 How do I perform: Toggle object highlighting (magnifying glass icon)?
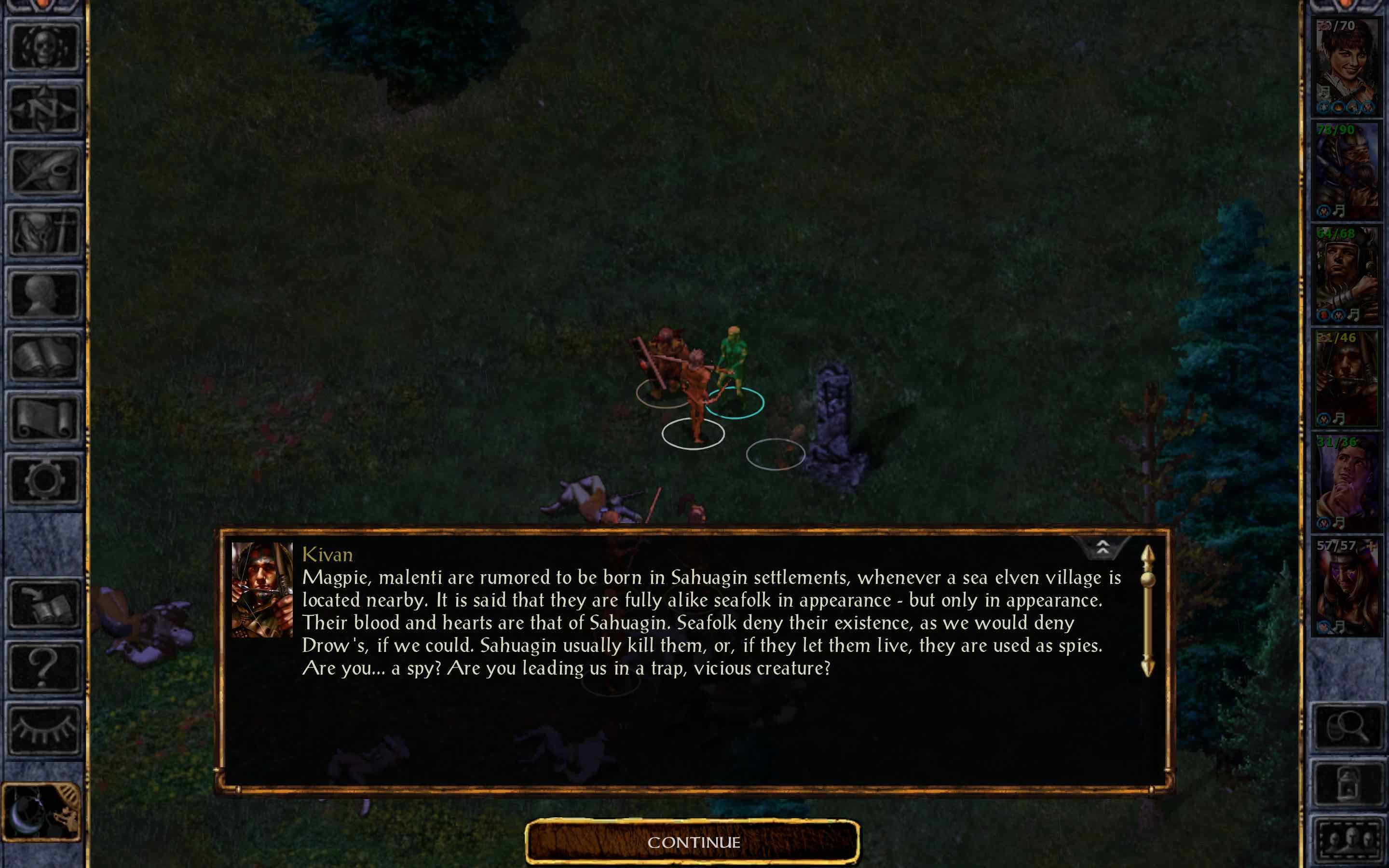pos(1349,725)
